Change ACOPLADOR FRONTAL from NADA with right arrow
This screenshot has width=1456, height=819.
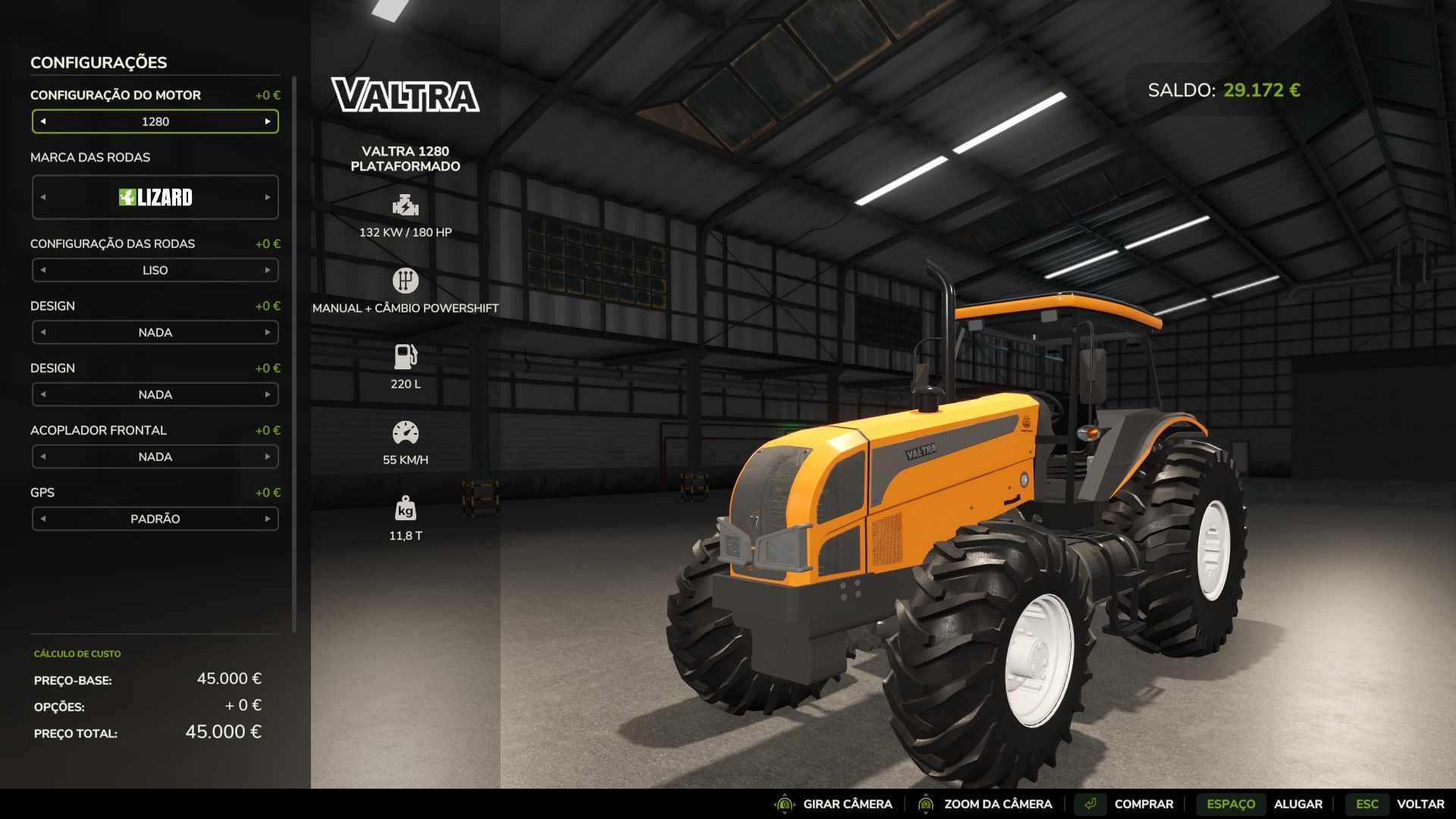268,457
